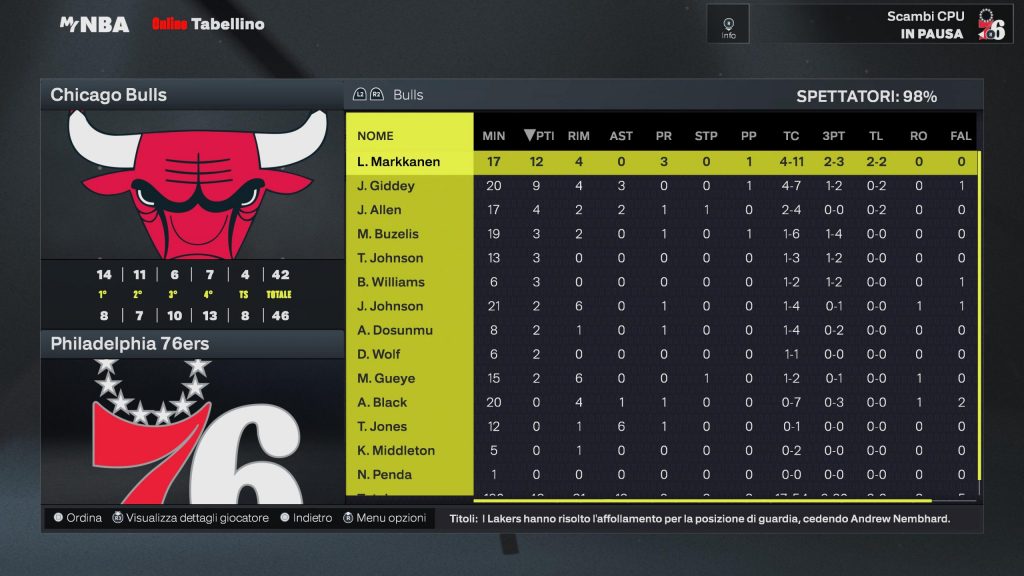The width and height of the screenshot is (1024, 576).
Task: Select T. Jones in the box score
Action: [383, 426]
